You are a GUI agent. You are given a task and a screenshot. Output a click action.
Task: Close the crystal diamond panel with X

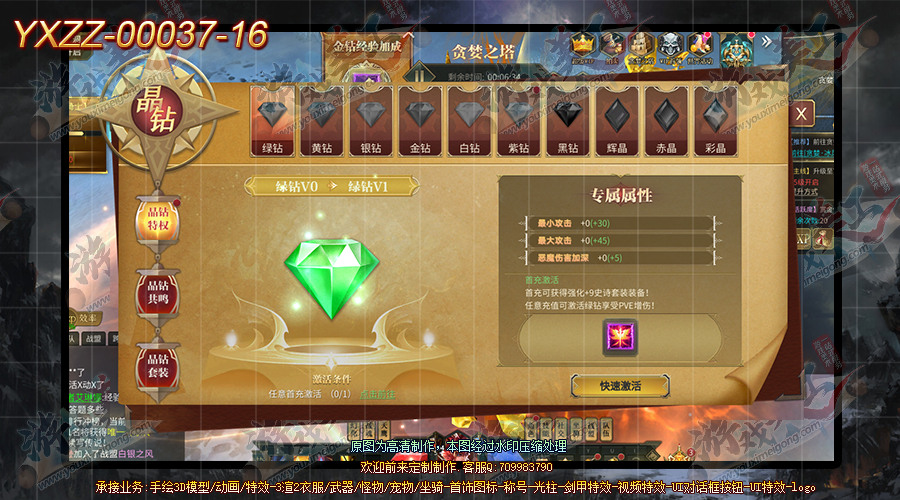(801, 114)
